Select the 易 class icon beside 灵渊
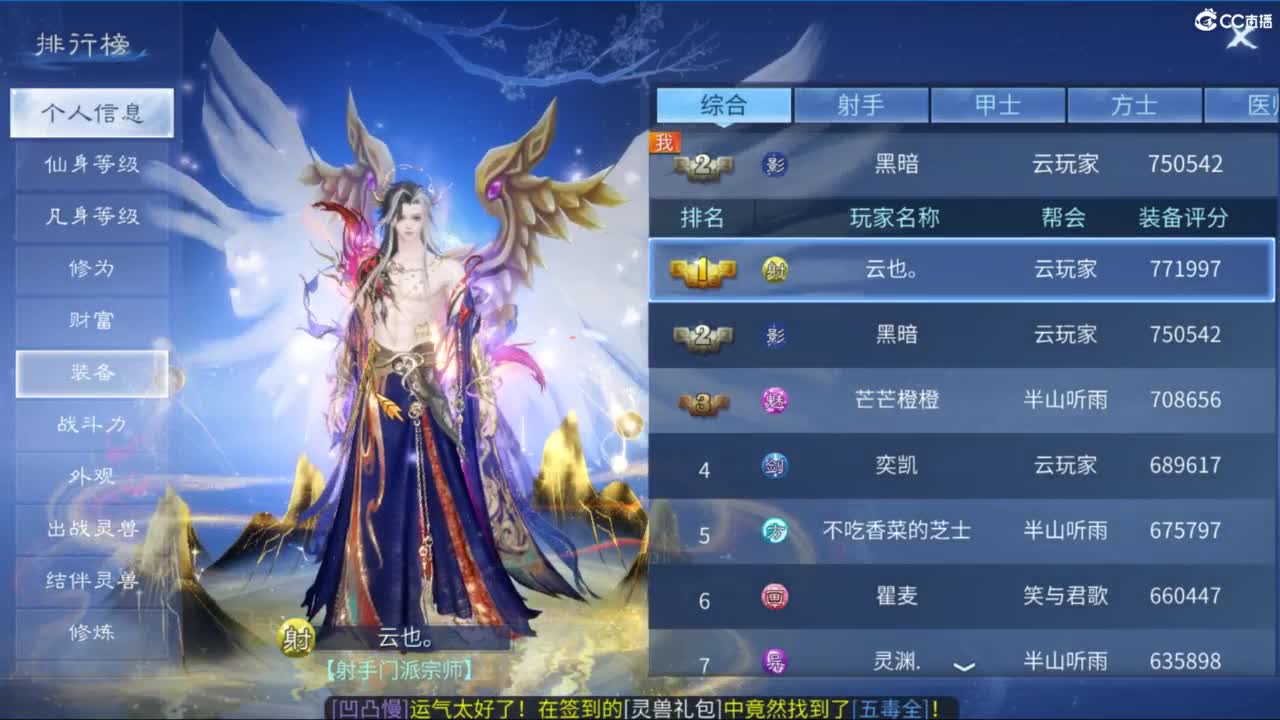Viewport: 1280px width, 720px height. coord(775,661)
